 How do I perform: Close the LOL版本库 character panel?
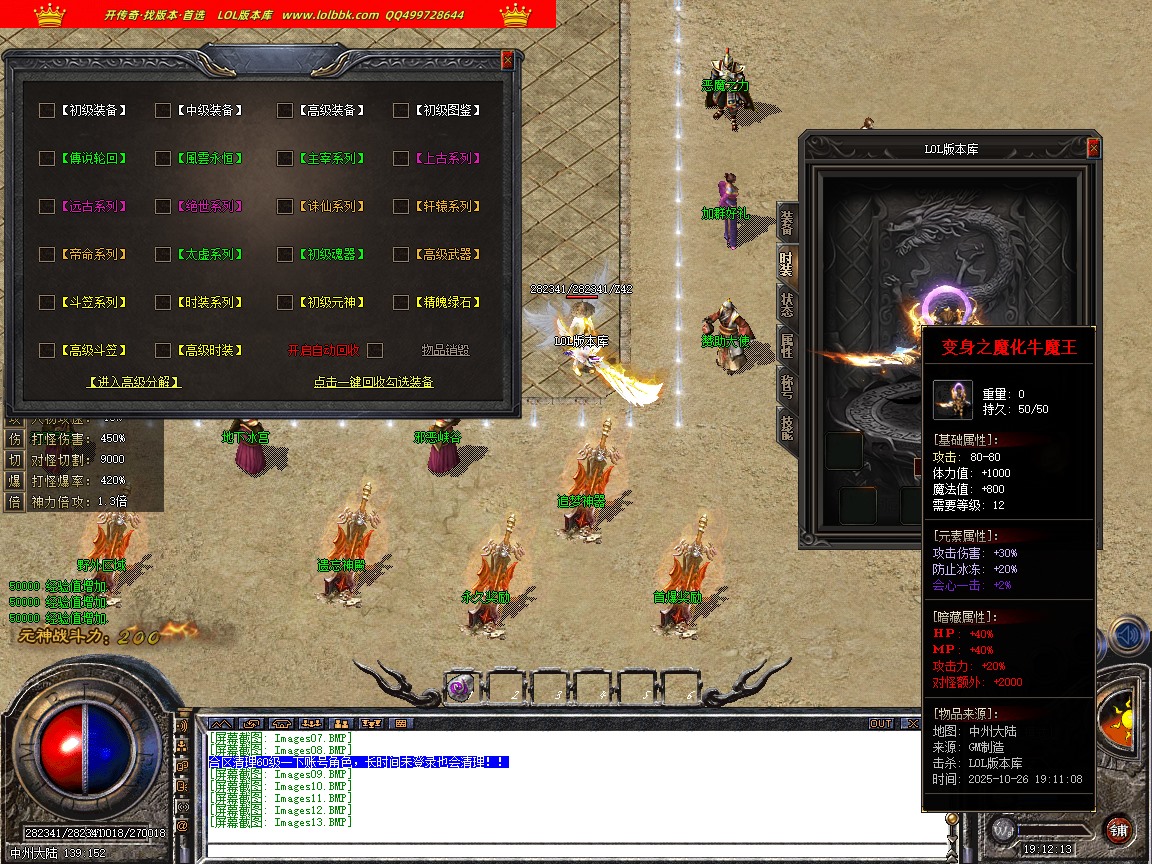click(x=1093, y=149)
